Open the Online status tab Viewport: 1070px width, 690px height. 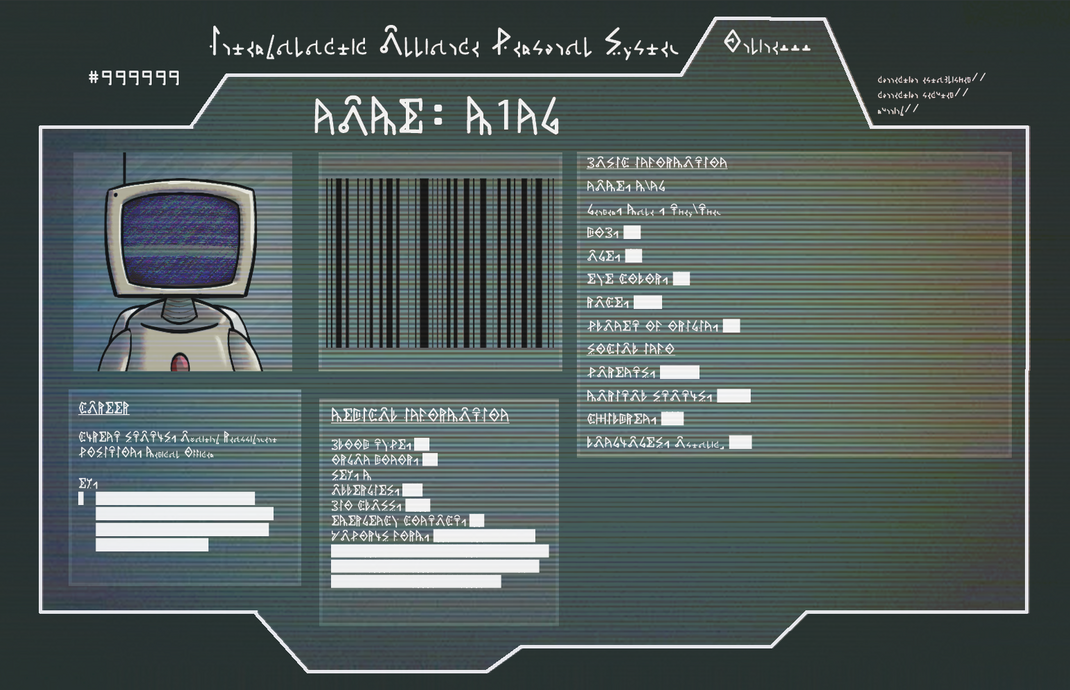(766, 45)
